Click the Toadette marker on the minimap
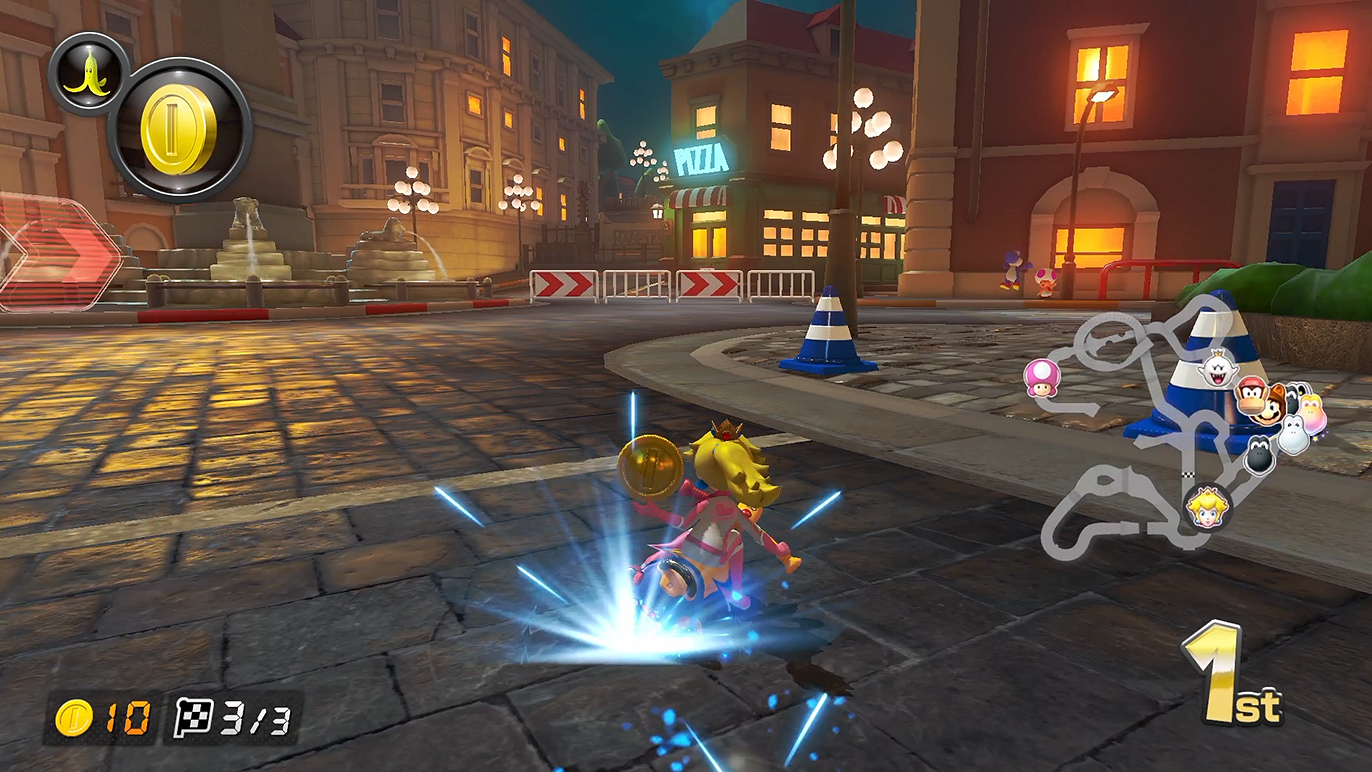The image size is (1372, 772). pyautogui.click(x=1040, y=378)
